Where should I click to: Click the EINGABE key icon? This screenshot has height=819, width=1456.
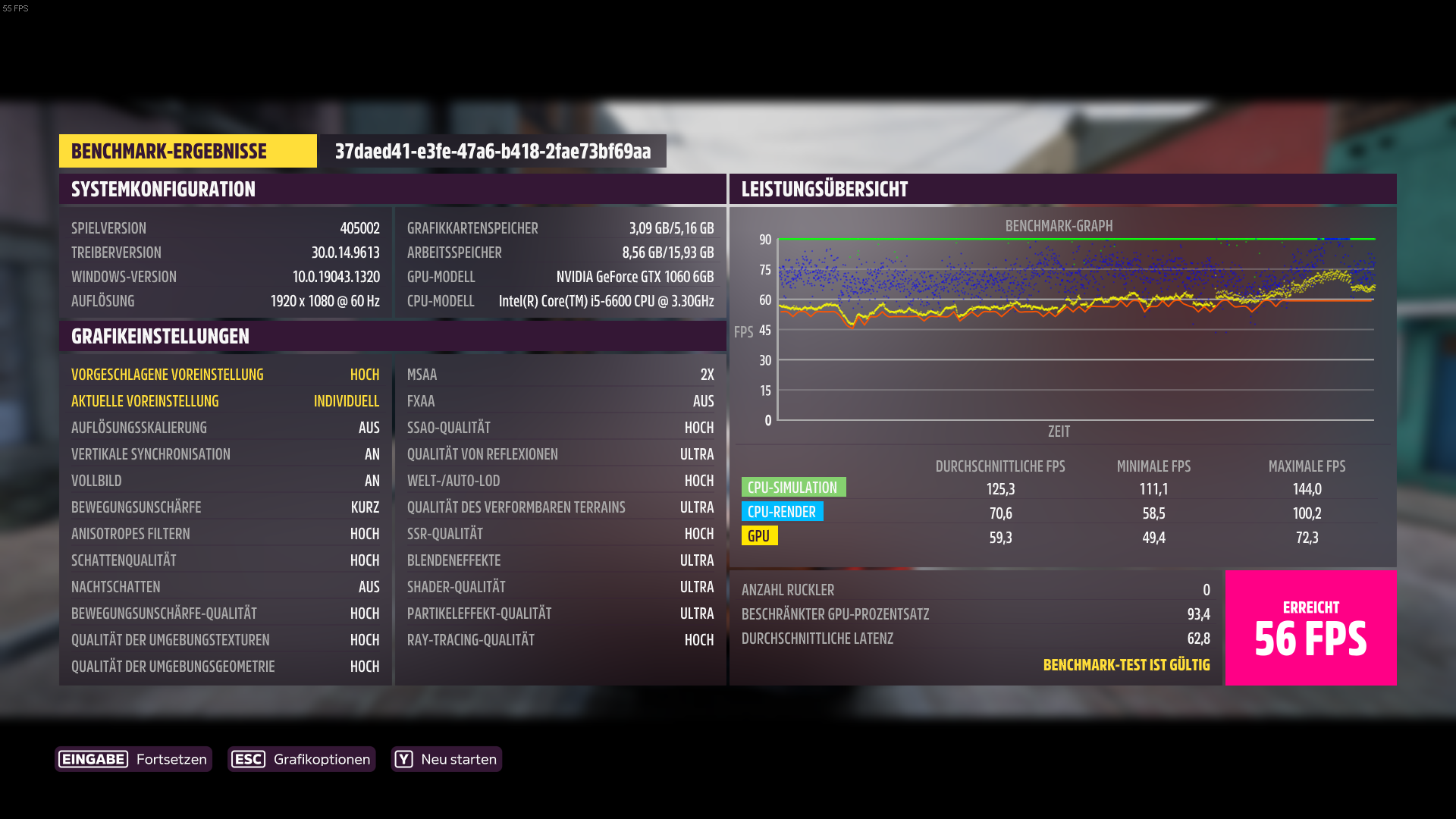pyautogui.click(x=93, y=758)
